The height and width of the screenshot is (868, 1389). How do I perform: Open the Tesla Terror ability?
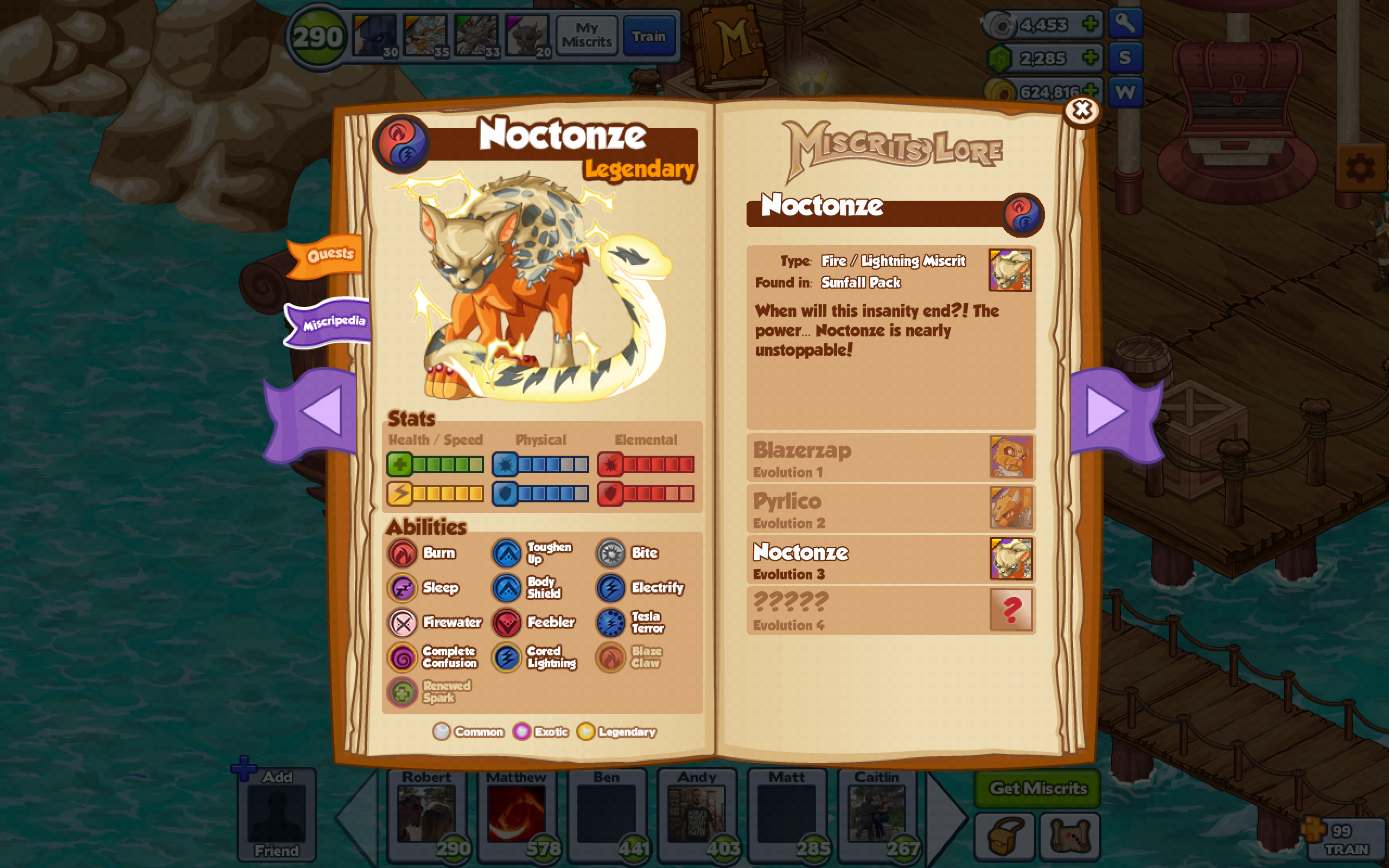coord(611,623)
